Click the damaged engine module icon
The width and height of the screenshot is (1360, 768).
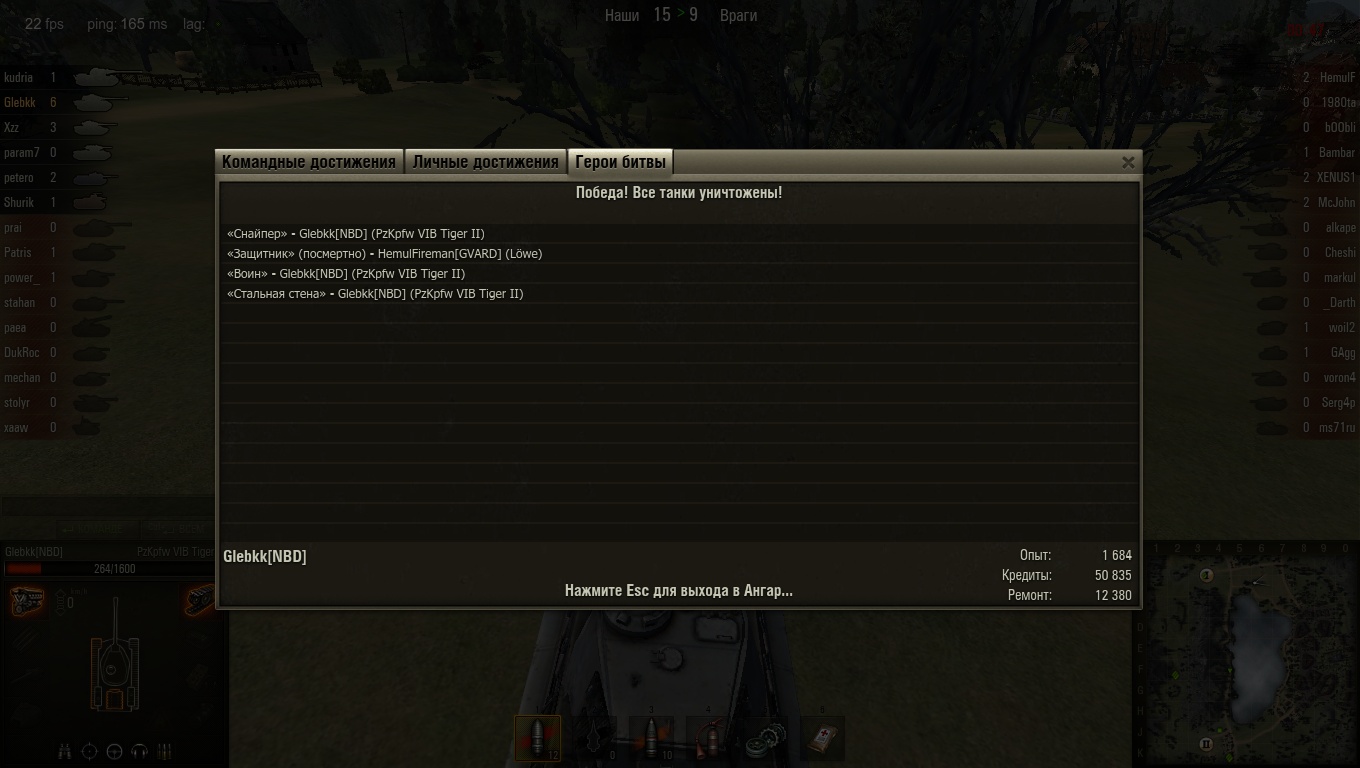click(26, 601)
